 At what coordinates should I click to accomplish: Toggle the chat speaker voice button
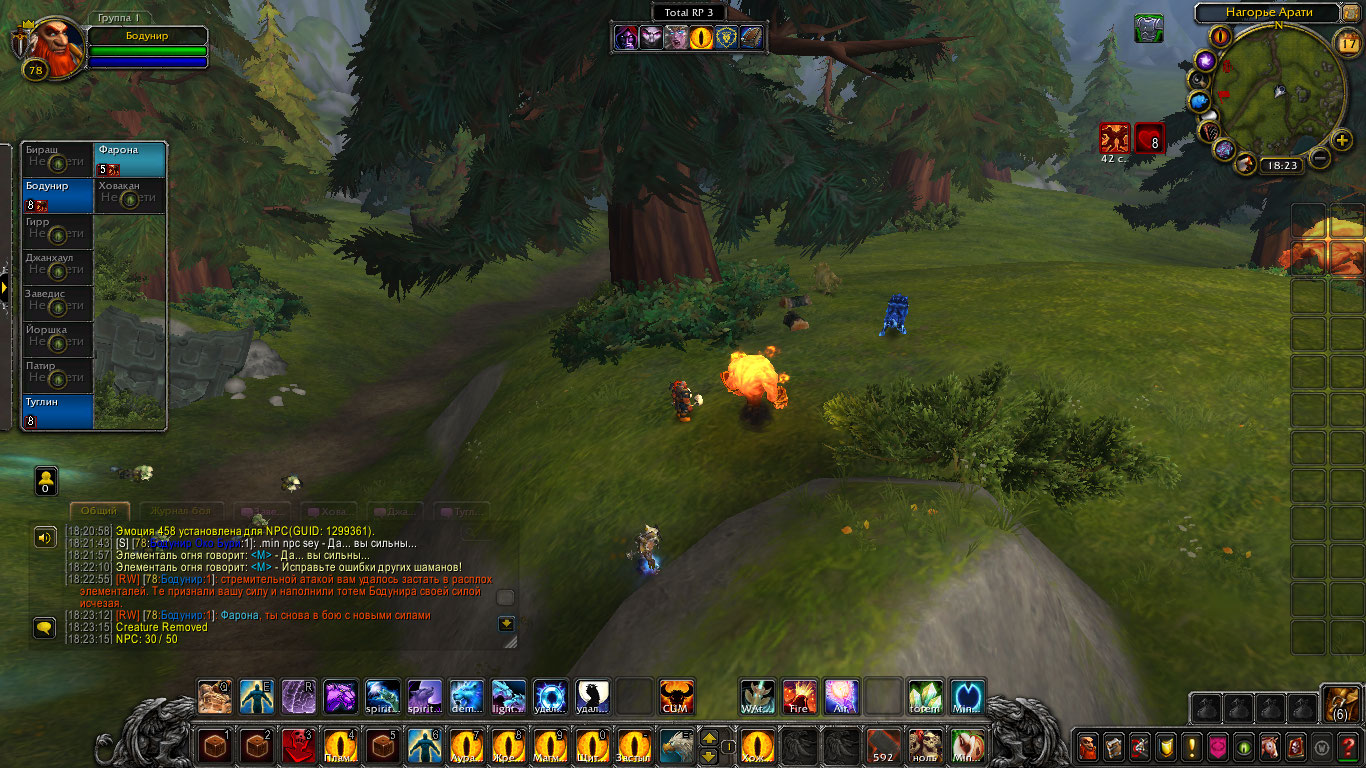(45, 538)
